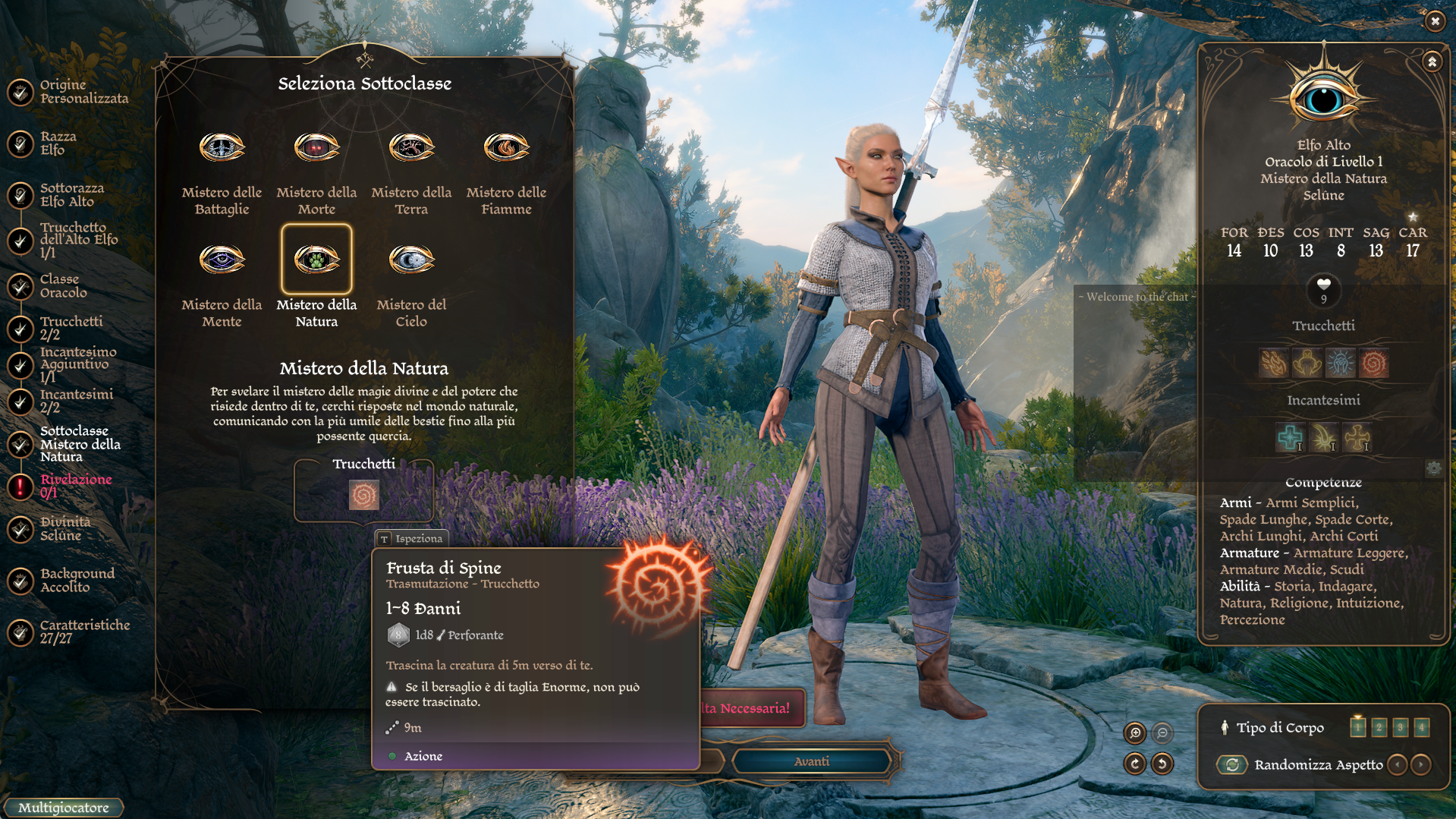1456x819 pixels.
Task: Click the Avanti button
Action: pyautogui.click(x=811, y=761)
